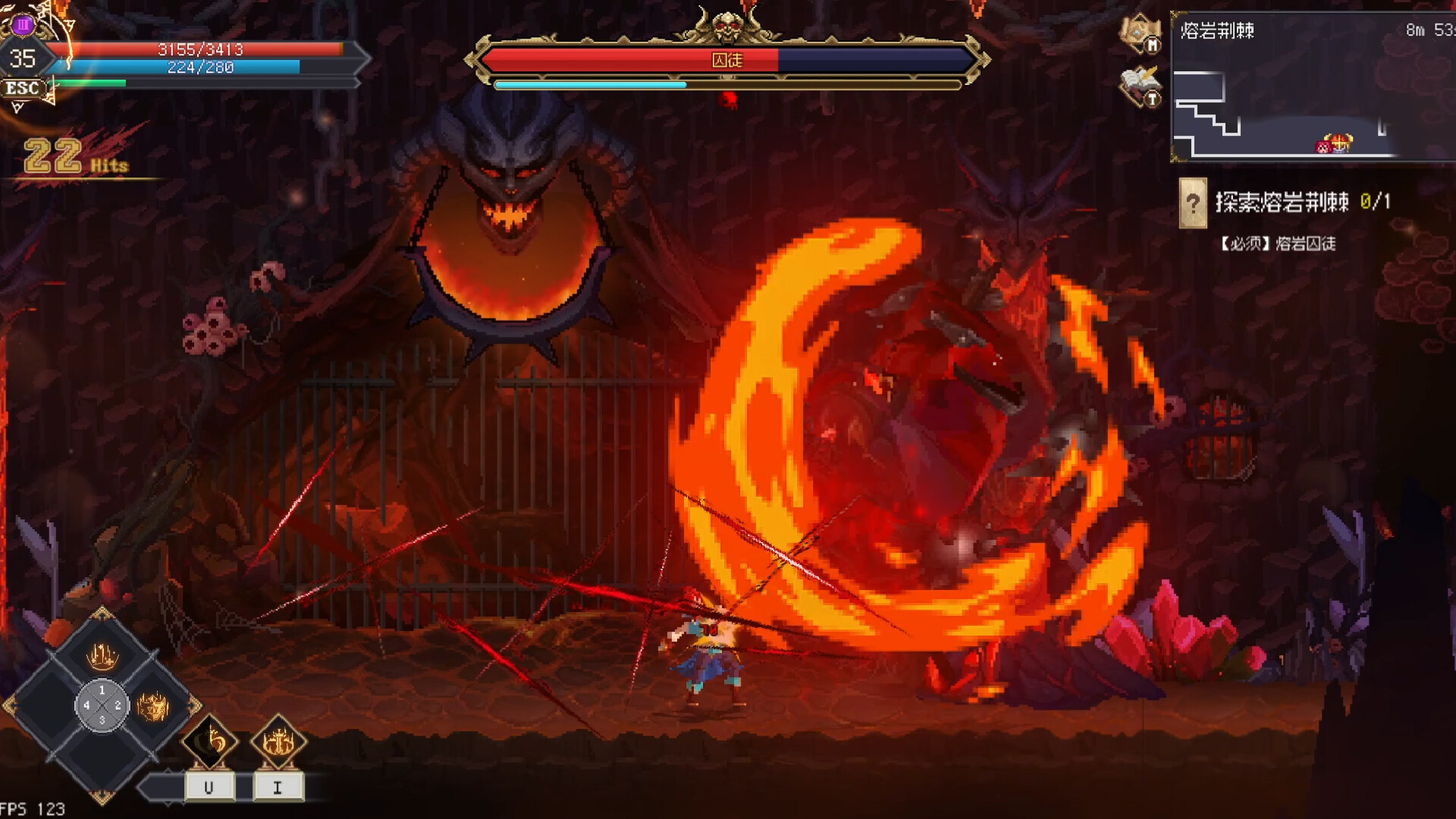Select slot 4 on the skill wheel selector
This screenshot has height=819, width=1456.
pyautogui.click(x=86, y=705)
